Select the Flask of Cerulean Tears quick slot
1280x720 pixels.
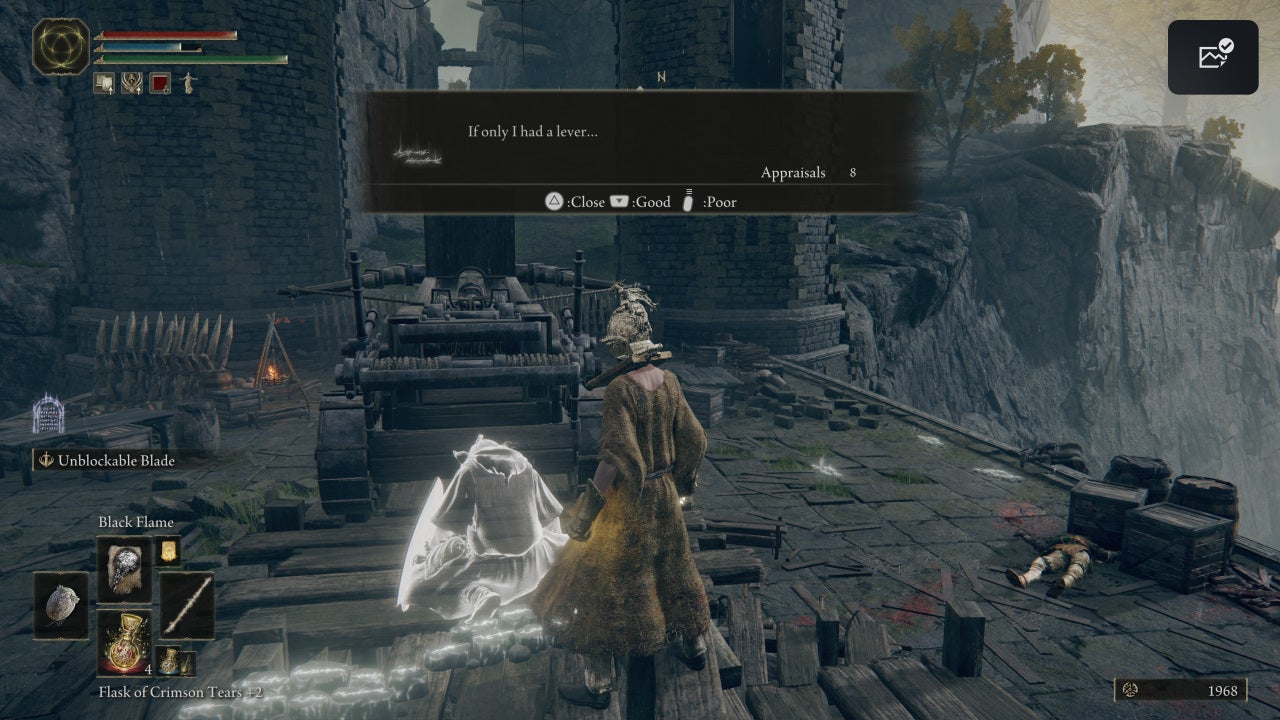tap(170, 661)
